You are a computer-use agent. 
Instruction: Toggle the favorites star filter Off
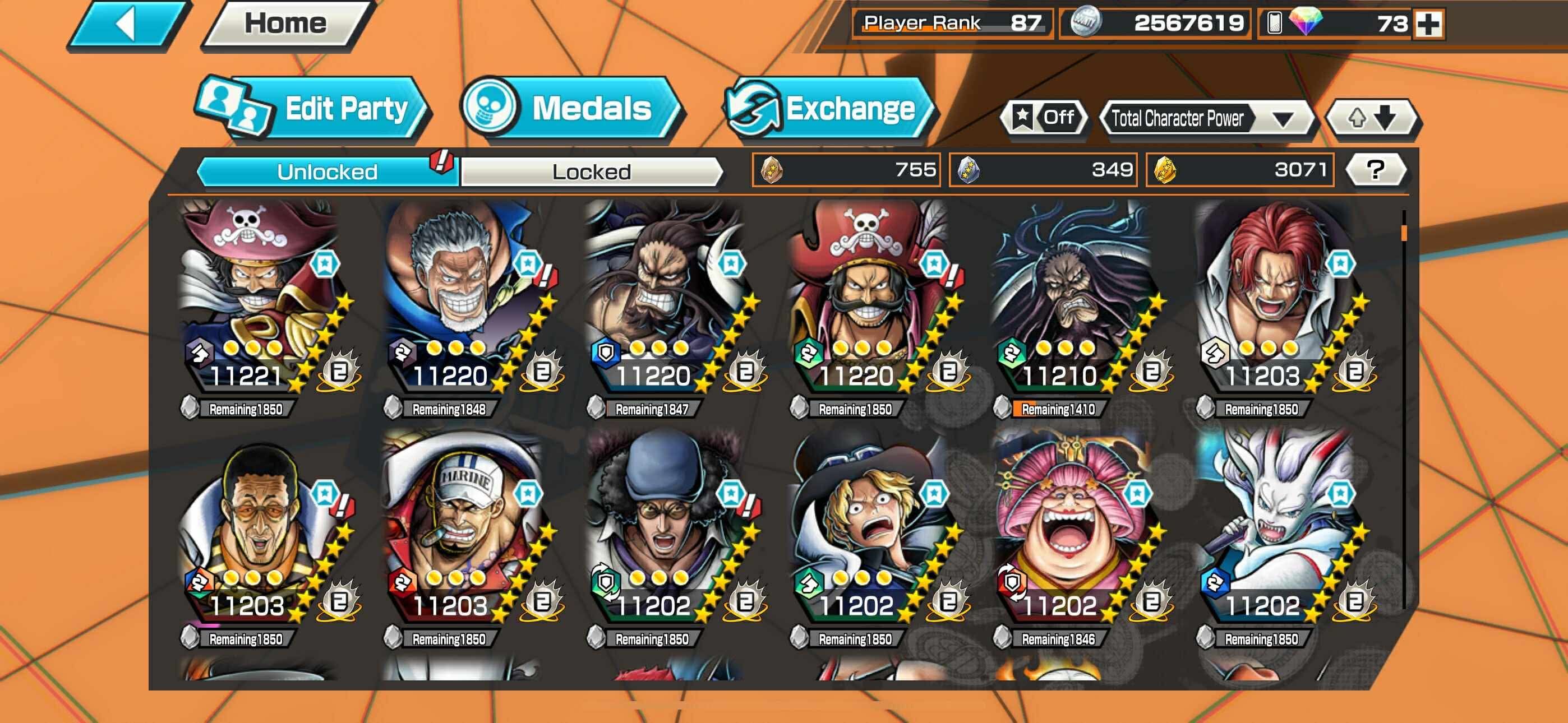pyautogui.click(x=1043, y=118)
